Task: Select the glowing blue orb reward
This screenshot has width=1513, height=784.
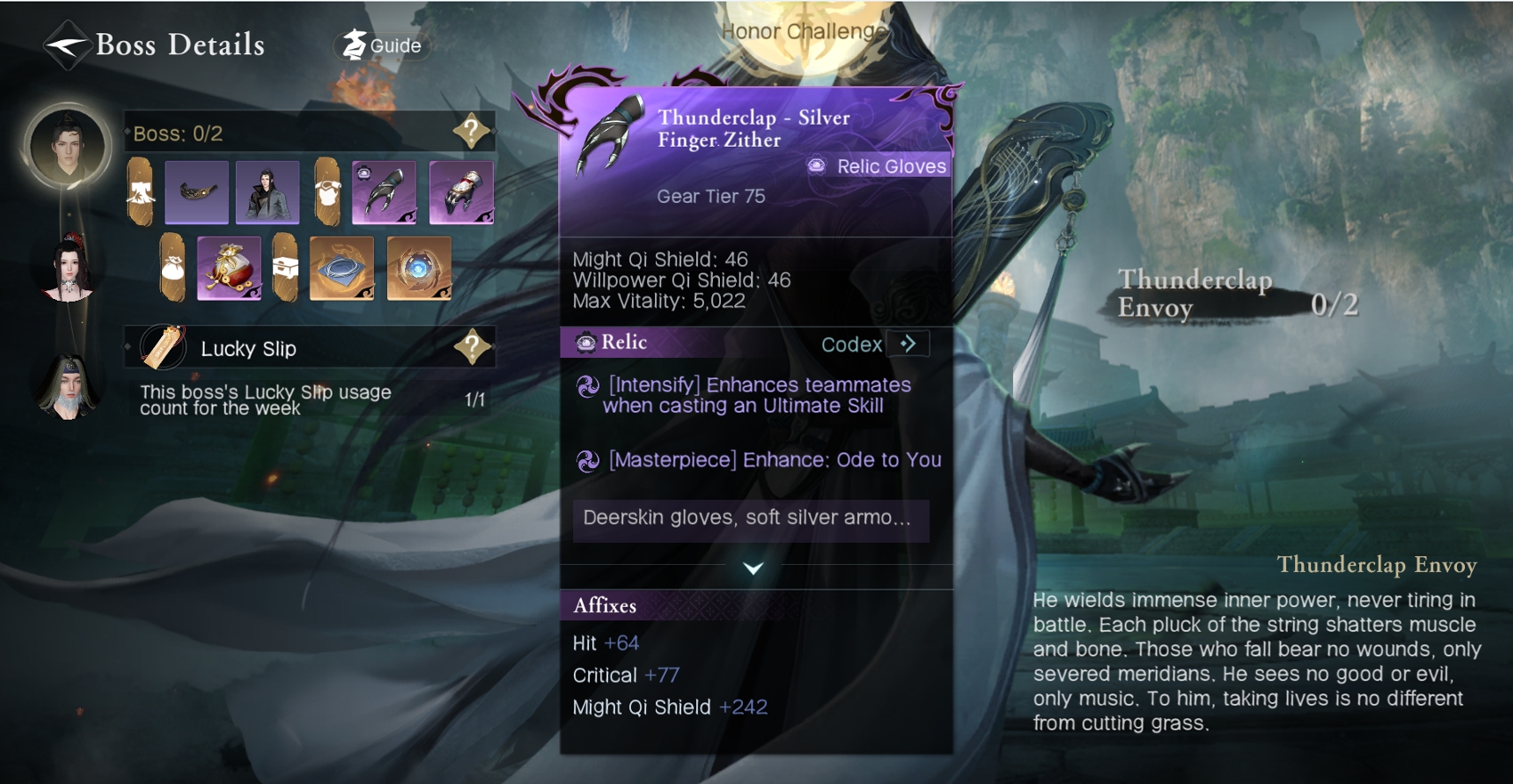Action: pyautogui.click(x=418, y=268)
